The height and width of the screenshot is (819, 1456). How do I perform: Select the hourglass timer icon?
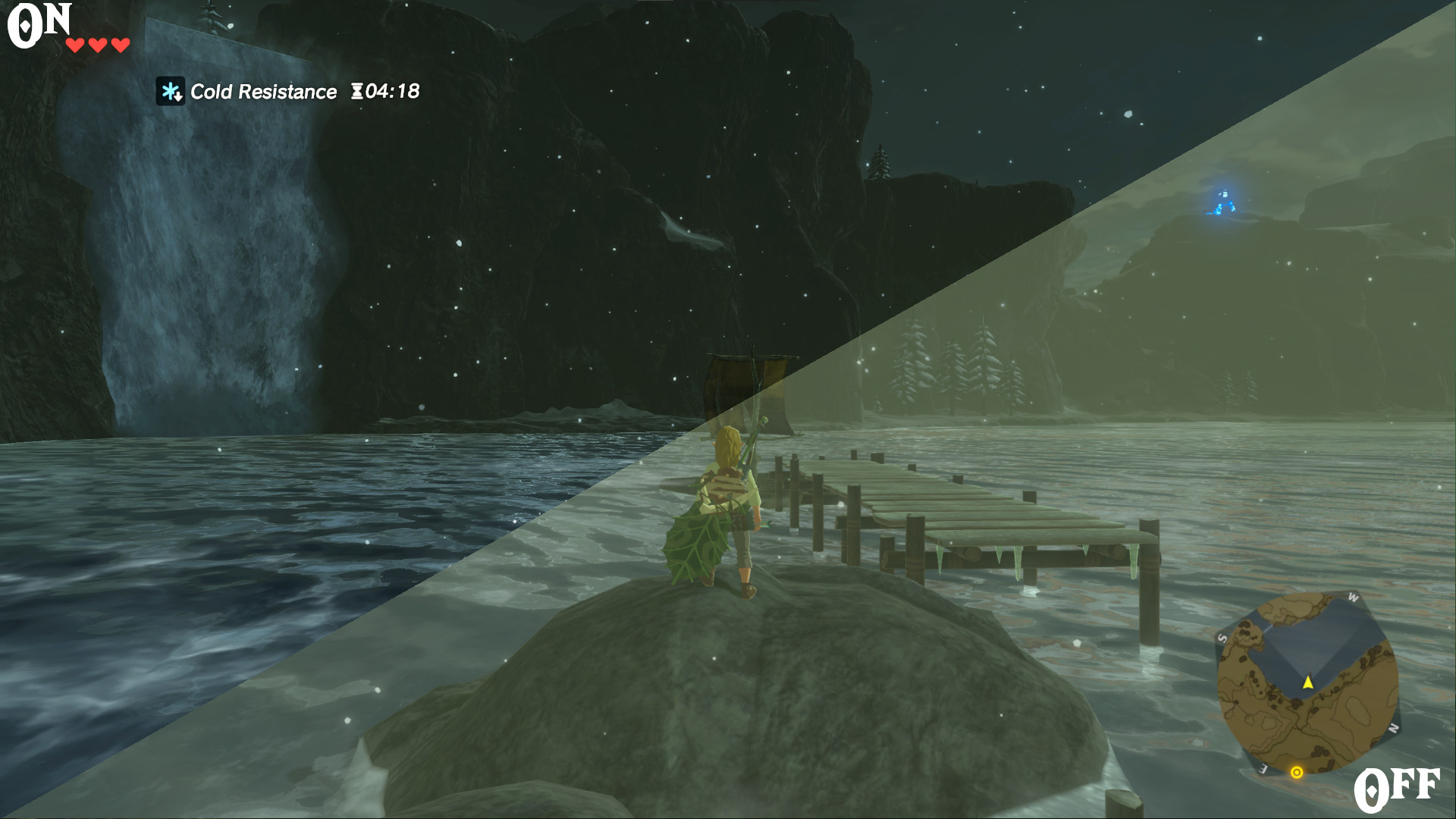pos(359,91)
